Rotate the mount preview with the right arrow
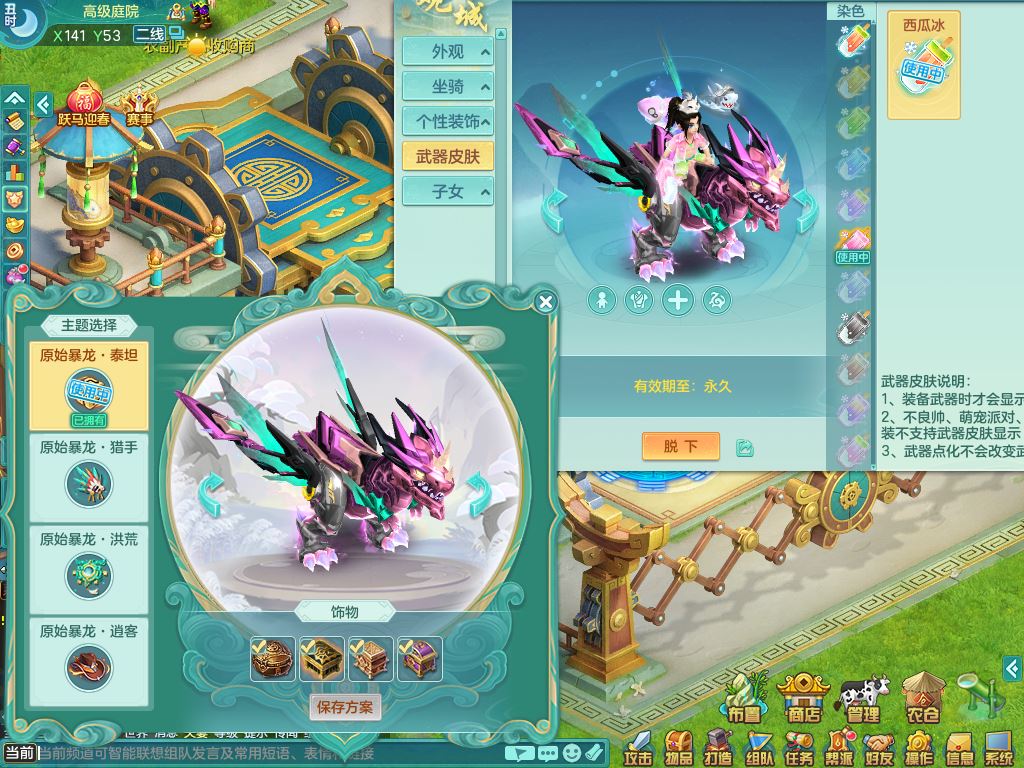This screenshot has width=1024, height=768. (478, 491)
